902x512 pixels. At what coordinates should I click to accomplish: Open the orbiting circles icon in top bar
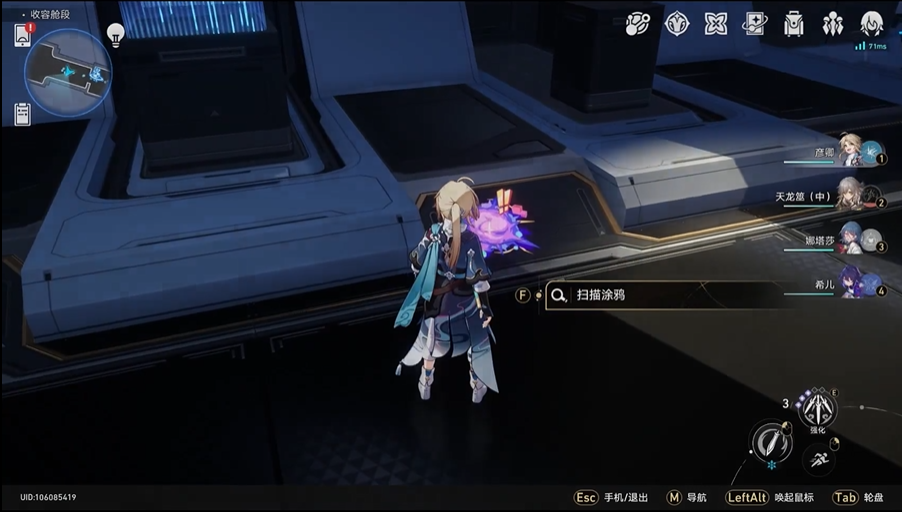point(638,24)
